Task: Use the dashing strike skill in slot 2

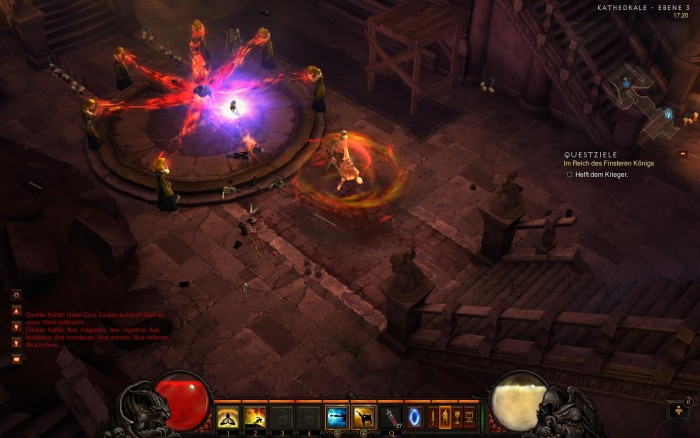Action: pos(255,417)
